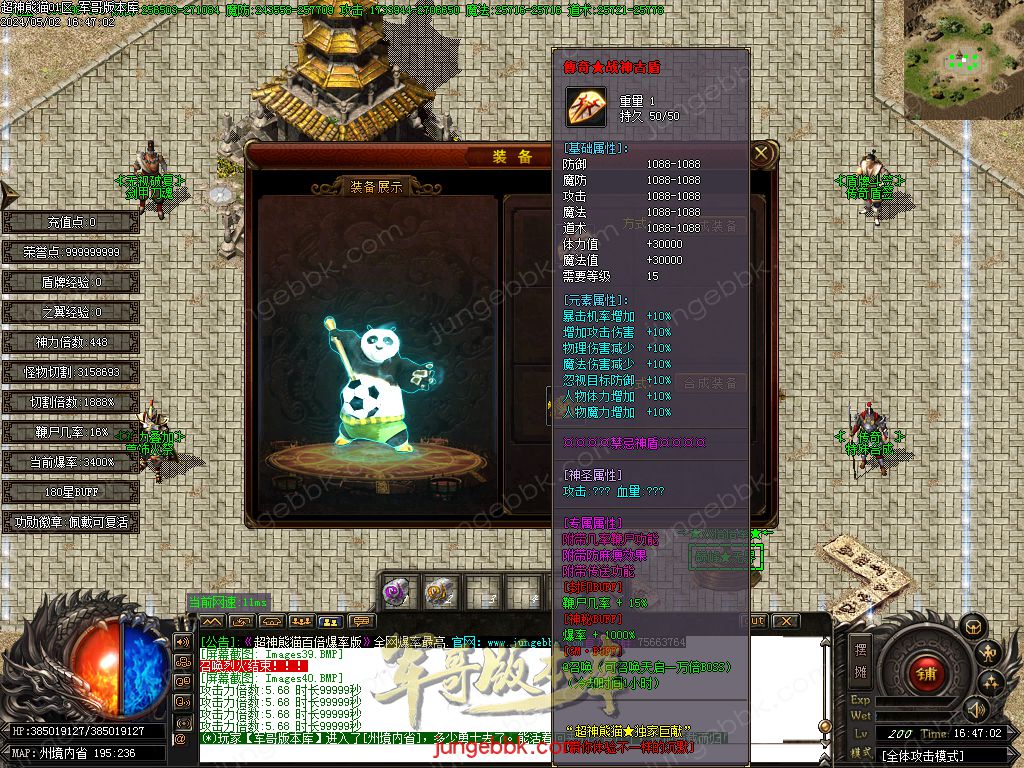Click the 合成装备 synthesize button

click(710, 383)
